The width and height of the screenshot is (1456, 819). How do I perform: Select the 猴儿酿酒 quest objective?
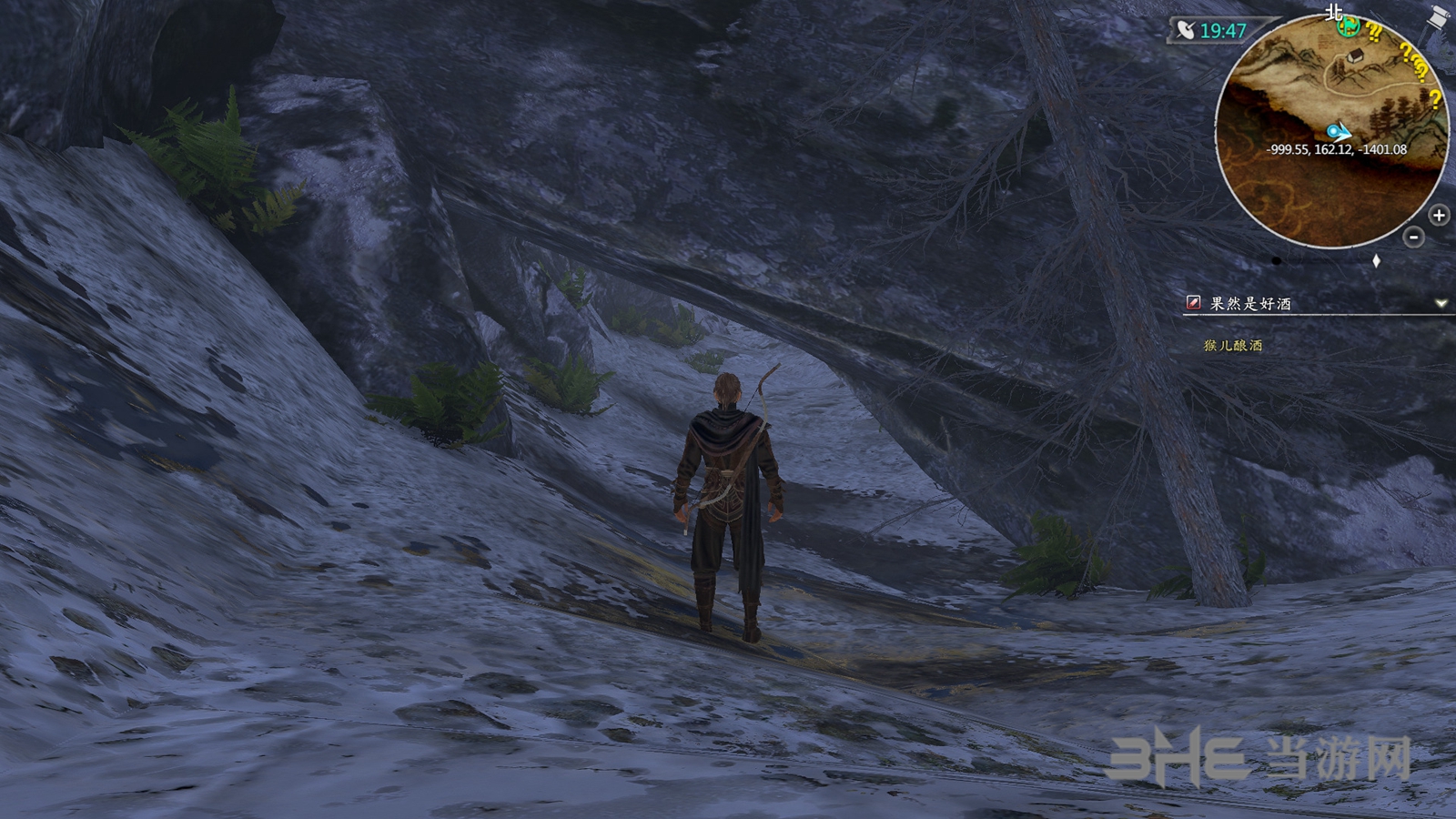coord(1233,346)
